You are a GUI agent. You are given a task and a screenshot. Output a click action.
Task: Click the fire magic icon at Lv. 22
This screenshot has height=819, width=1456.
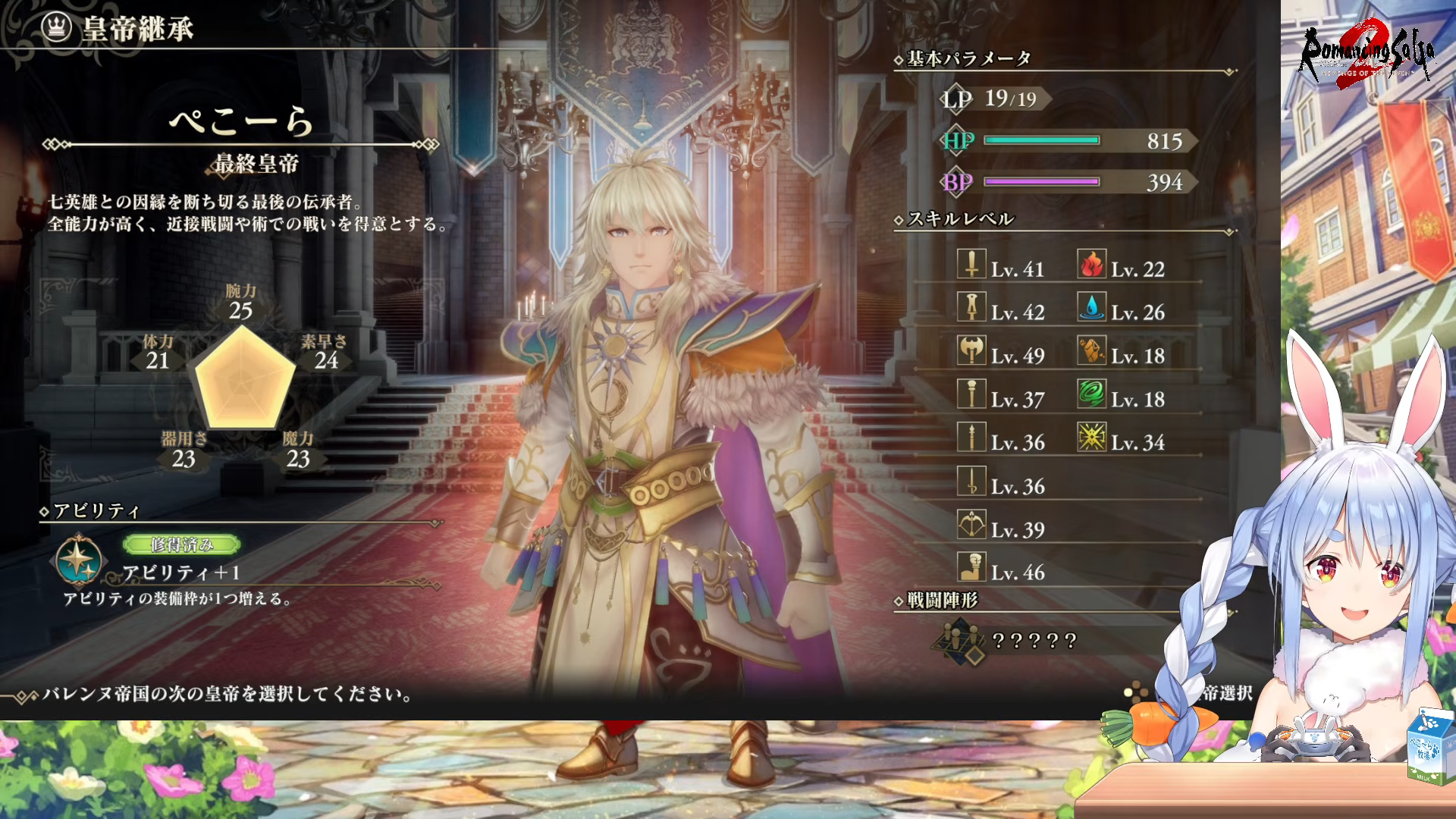point(1092,264)
